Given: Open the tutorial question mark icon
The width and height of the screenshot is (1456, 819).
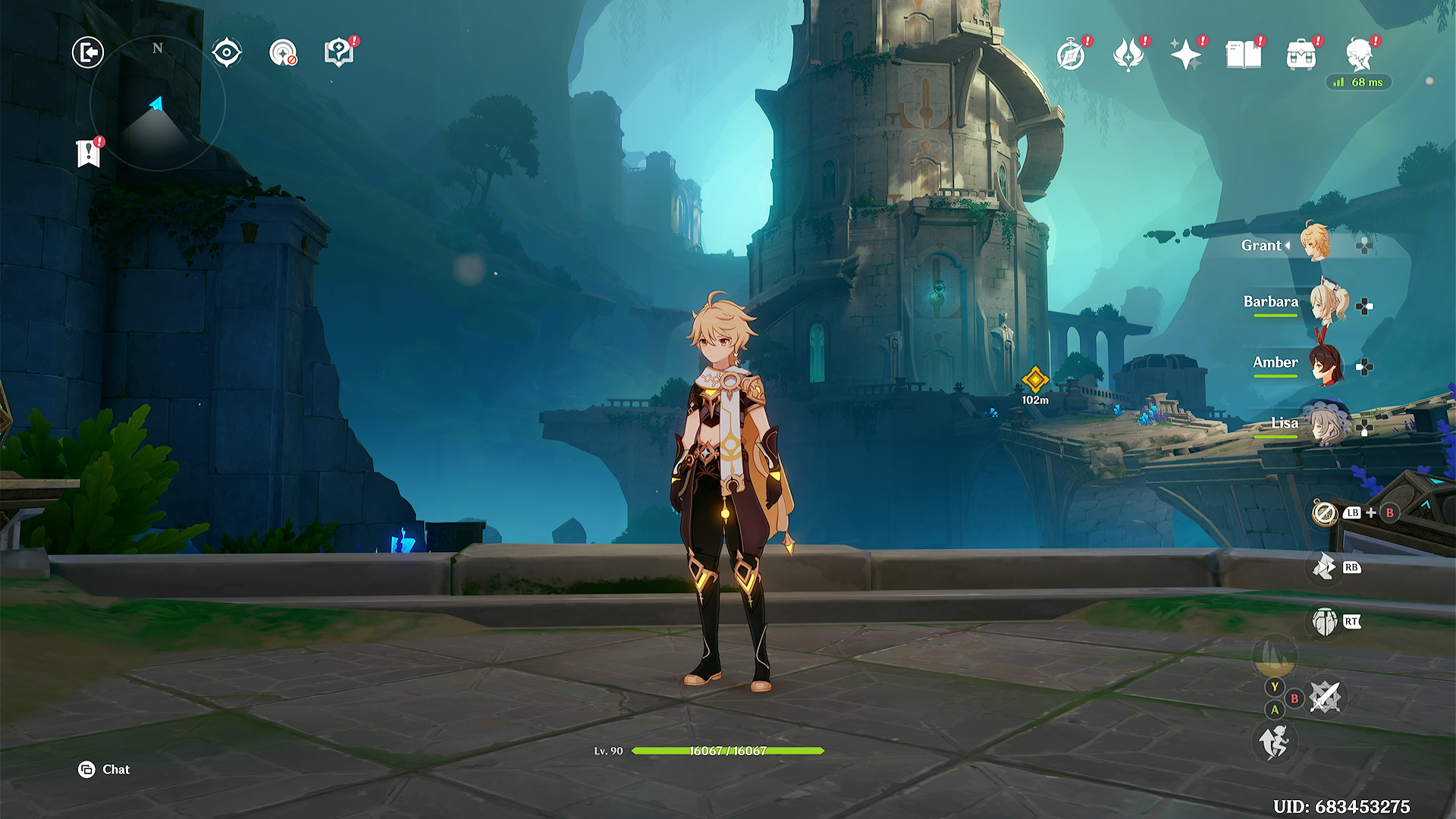Looking at the screenshot, I should coord(339,52).
